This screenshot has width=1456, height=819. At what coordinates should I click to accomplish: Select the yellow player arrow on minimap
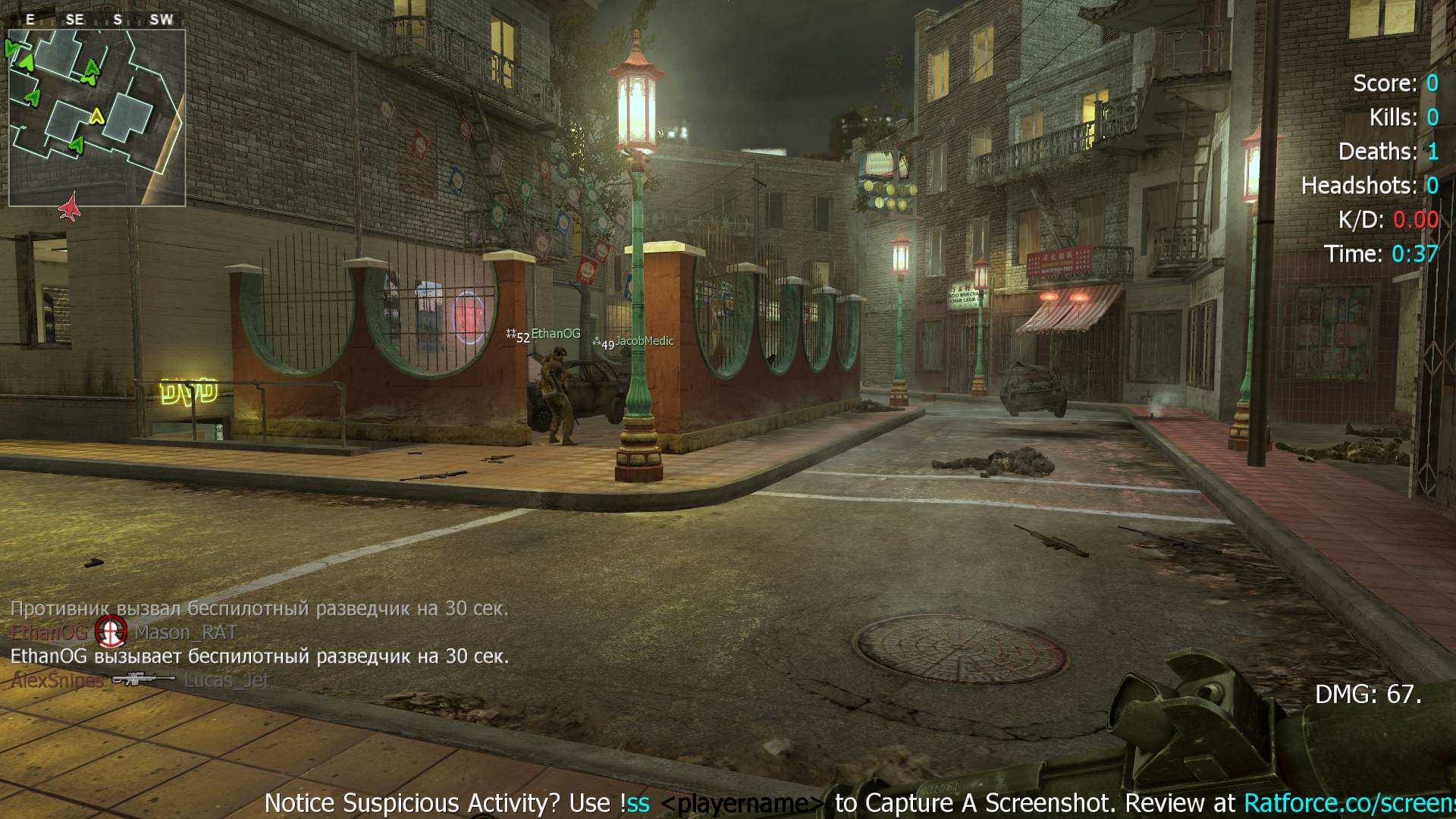click(96, 117)
